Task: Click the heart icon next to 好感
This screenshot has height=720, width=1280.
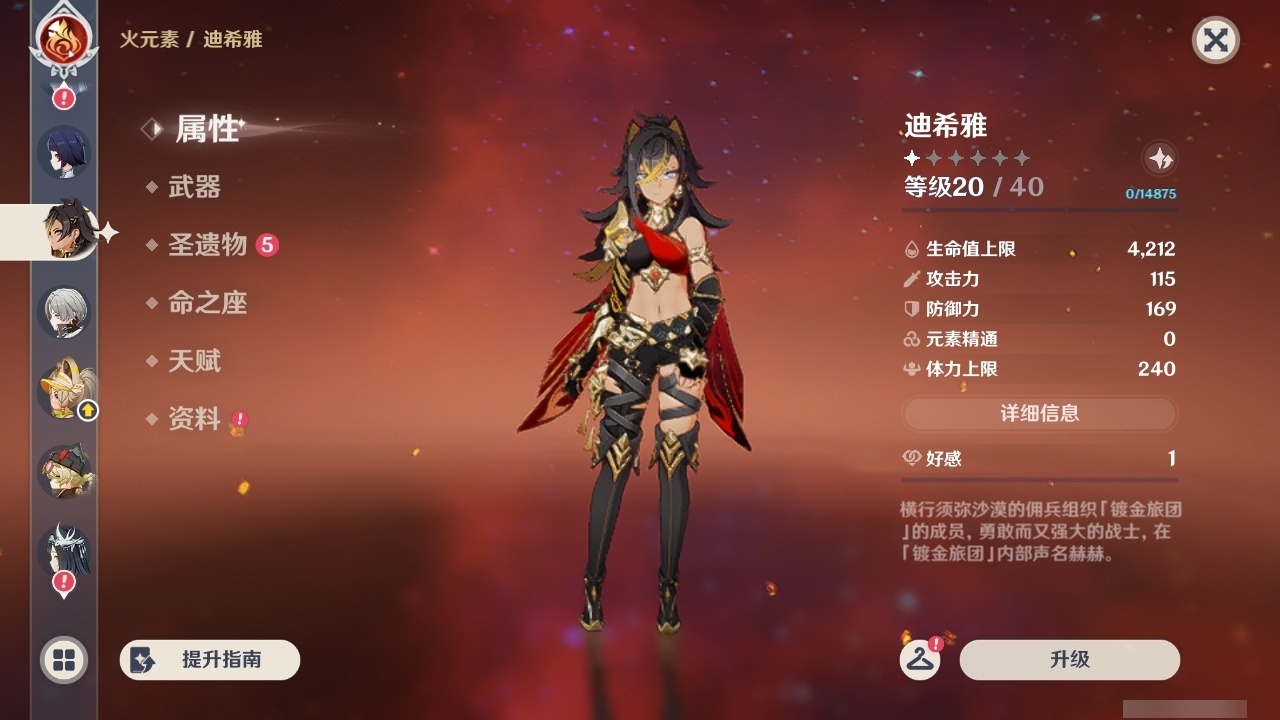Action: point(911,459)
